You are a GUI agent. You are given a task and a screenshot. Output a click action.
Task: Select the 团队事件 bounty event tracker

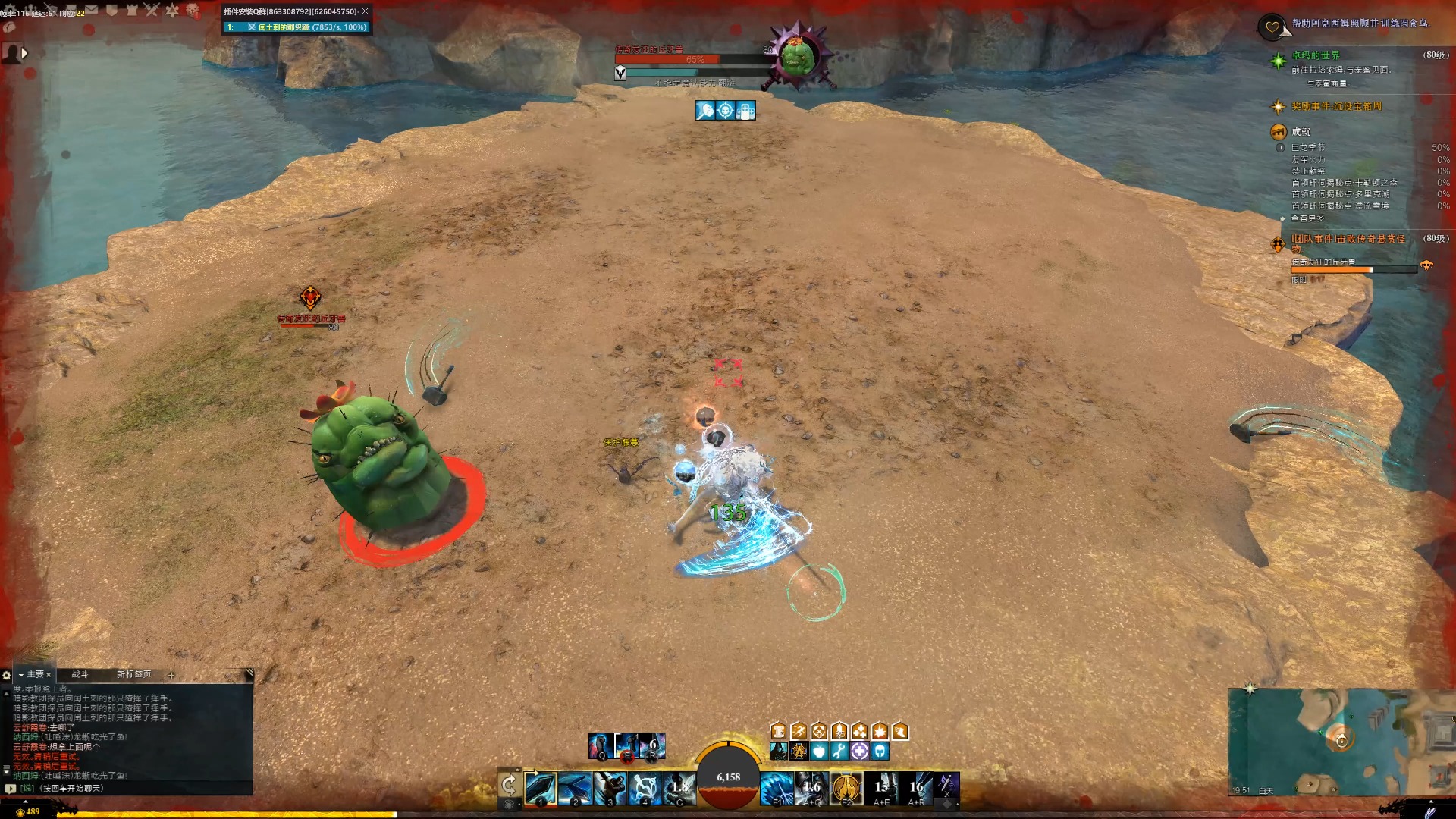pos(1348,240)
